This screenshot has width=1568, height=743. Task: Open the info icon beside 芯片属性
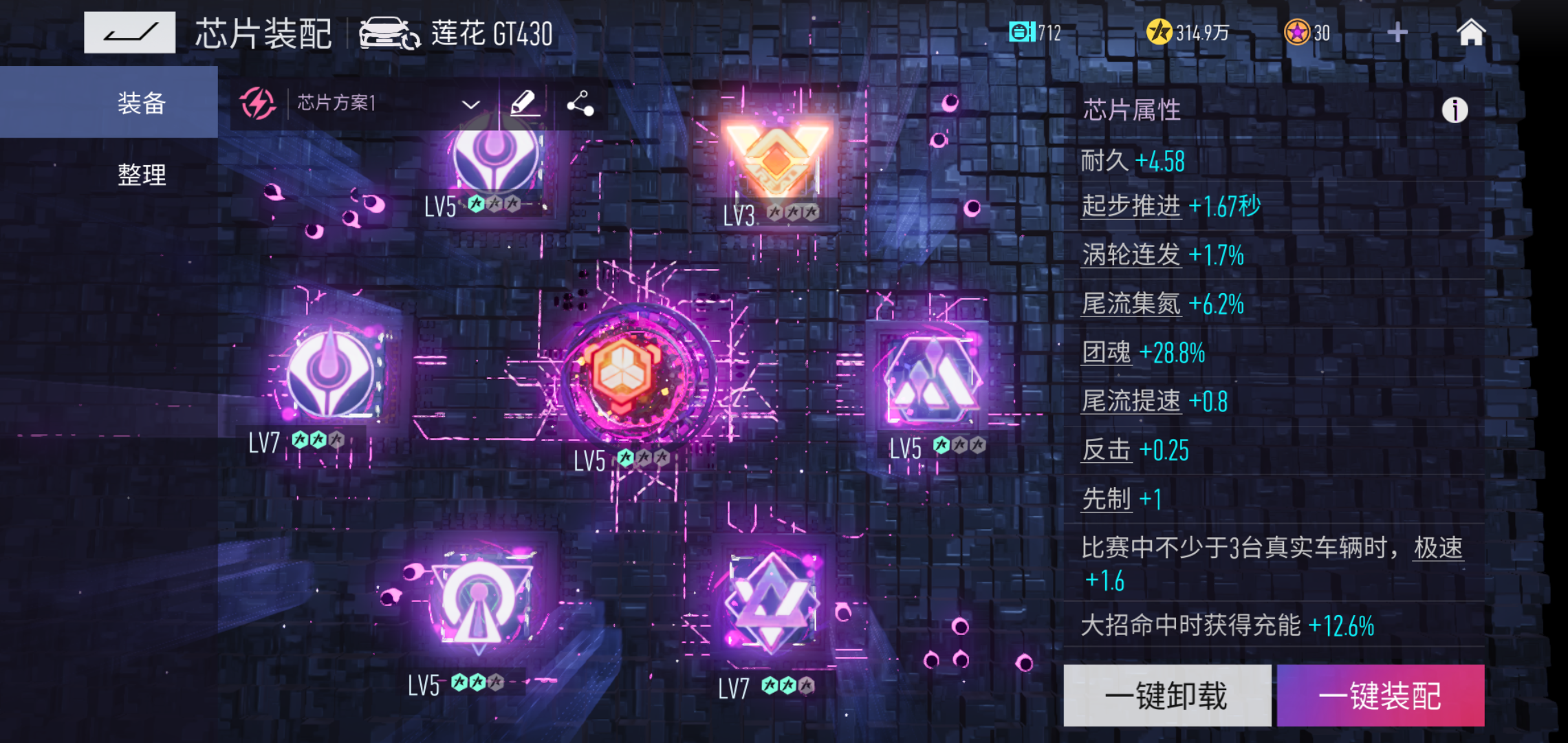[1456, 110]
